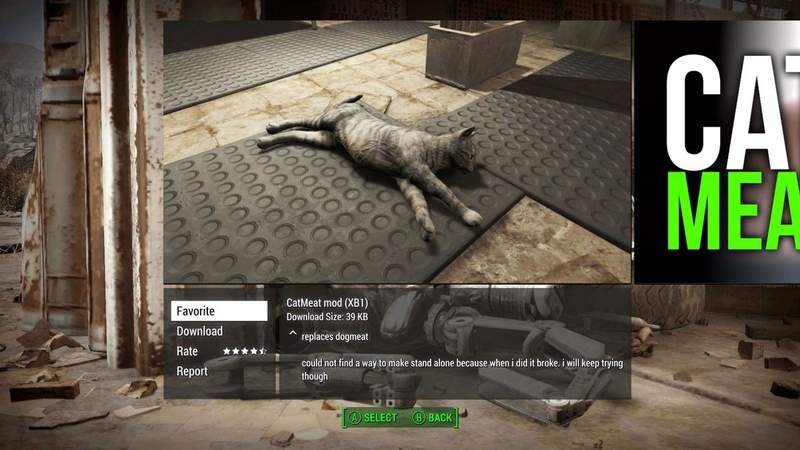Collapse the mod description arrow
The height and width of the screenshot is (450, 800).
(x=293, y=333)
